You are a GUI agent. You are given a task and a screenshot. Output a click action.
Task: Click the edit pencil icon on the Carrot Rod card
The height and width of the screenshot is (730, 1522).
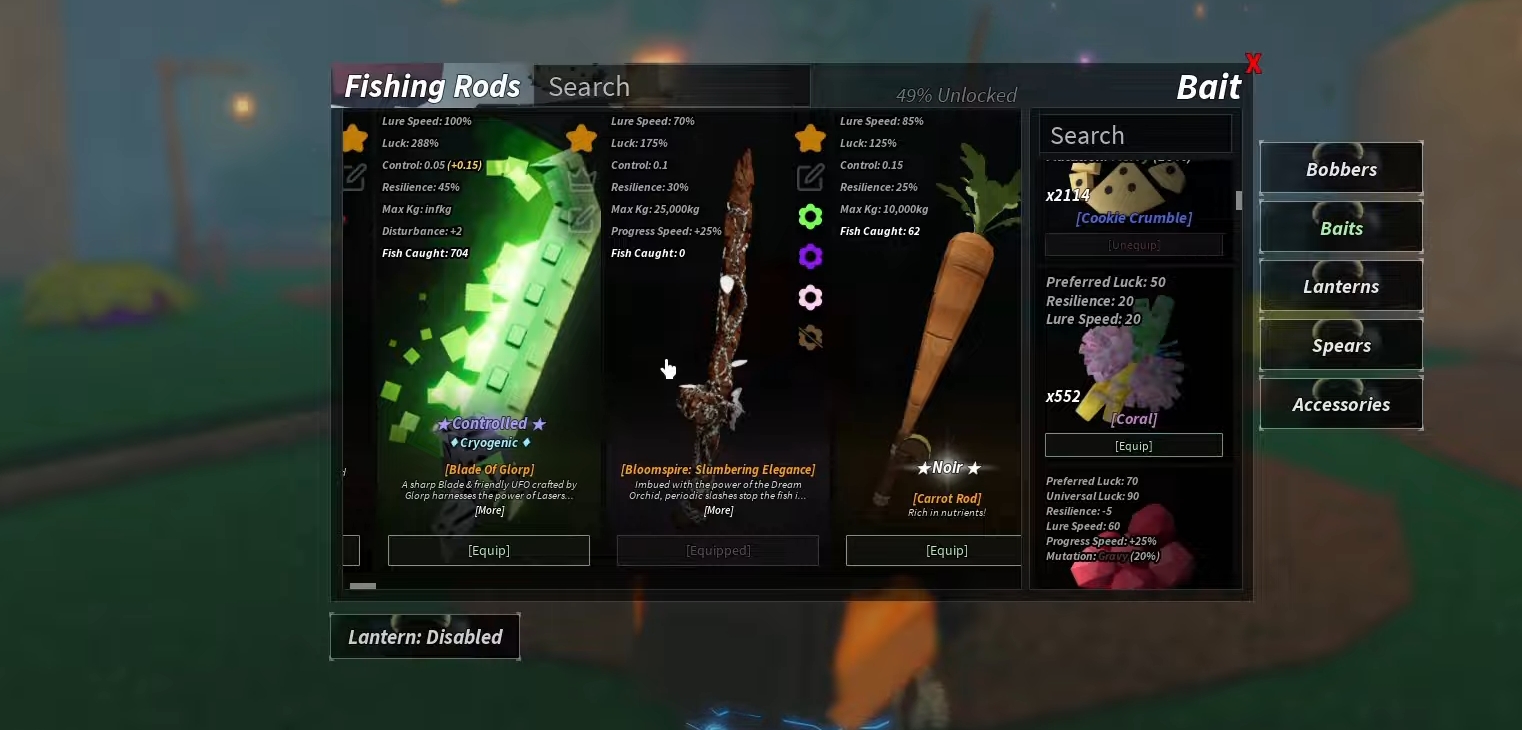[x=810, y=177]
